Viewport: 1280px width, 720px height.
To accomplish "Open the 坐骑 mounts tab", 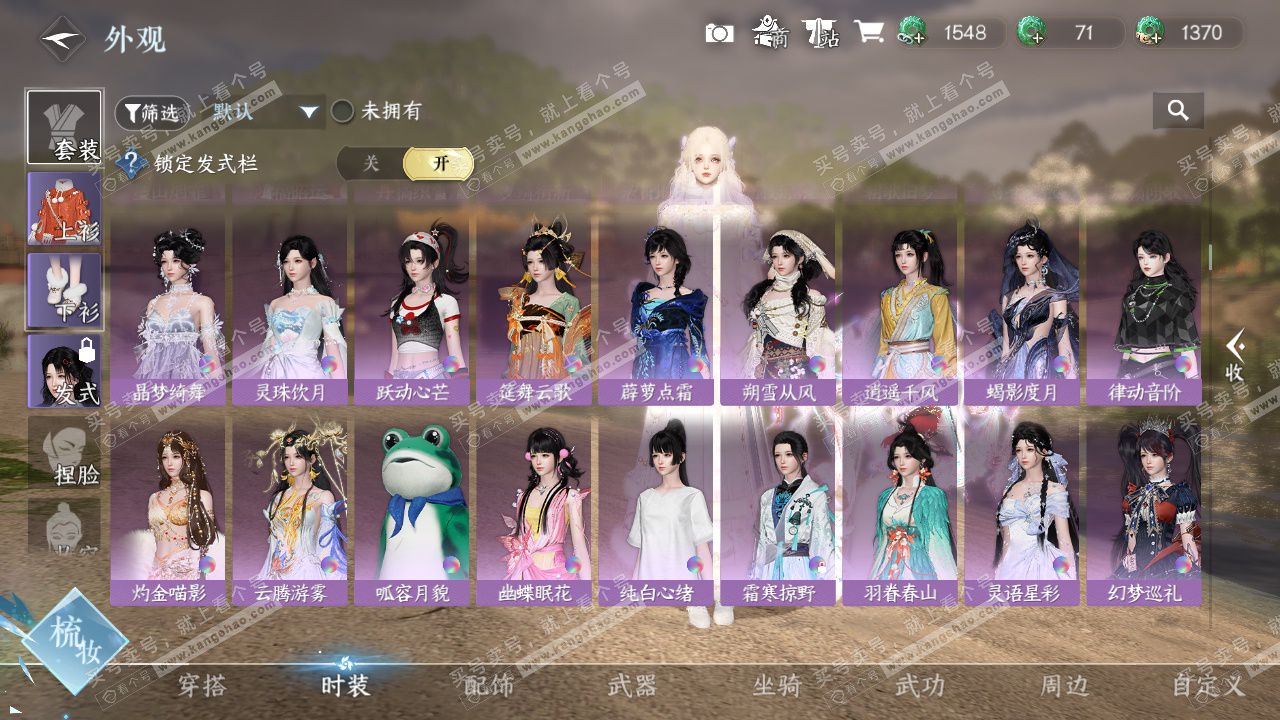I will pyautogui.click(x=777, y=685).
